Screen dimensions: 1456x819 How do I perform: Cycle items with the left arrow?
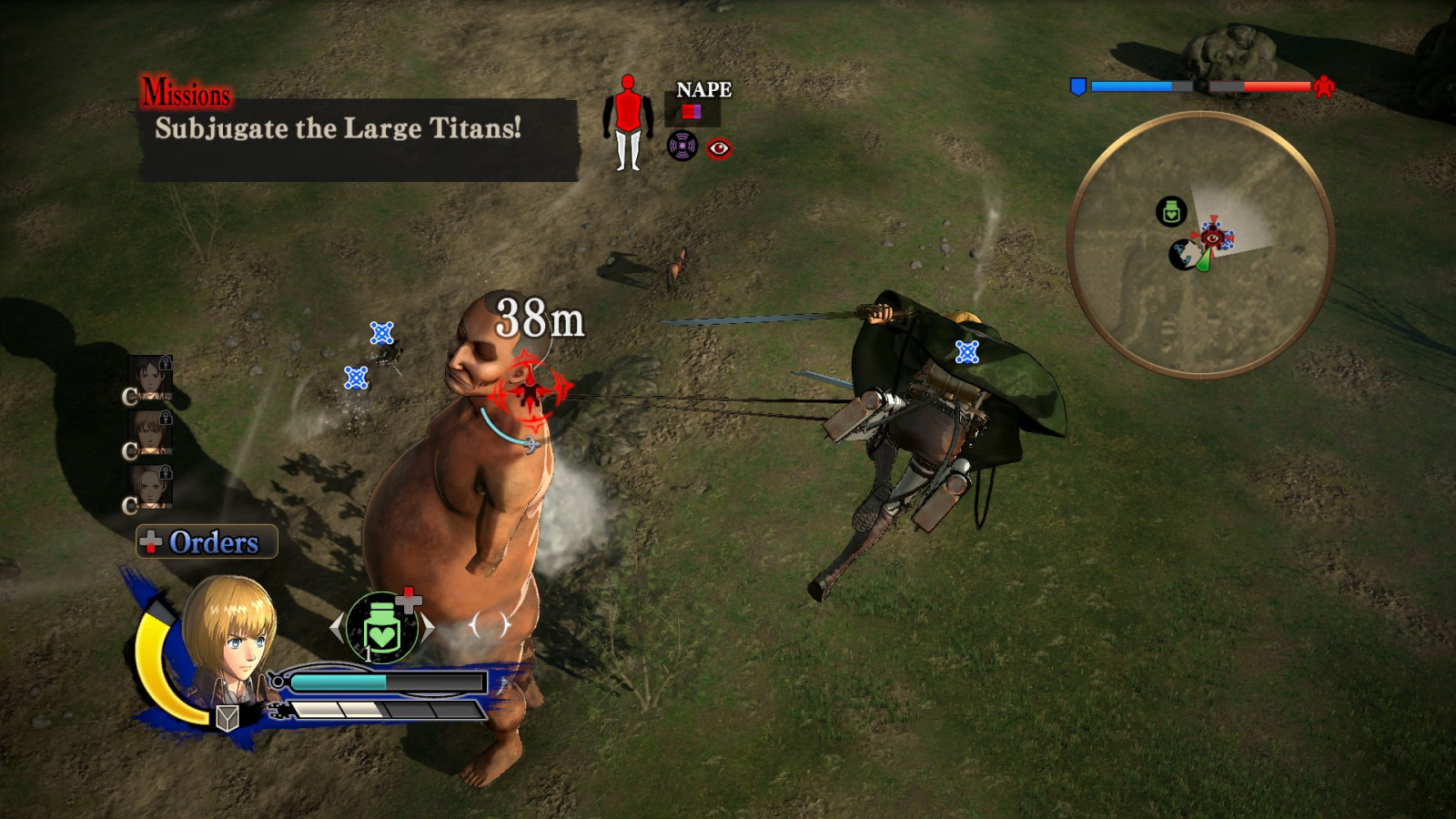coord(338,627)
